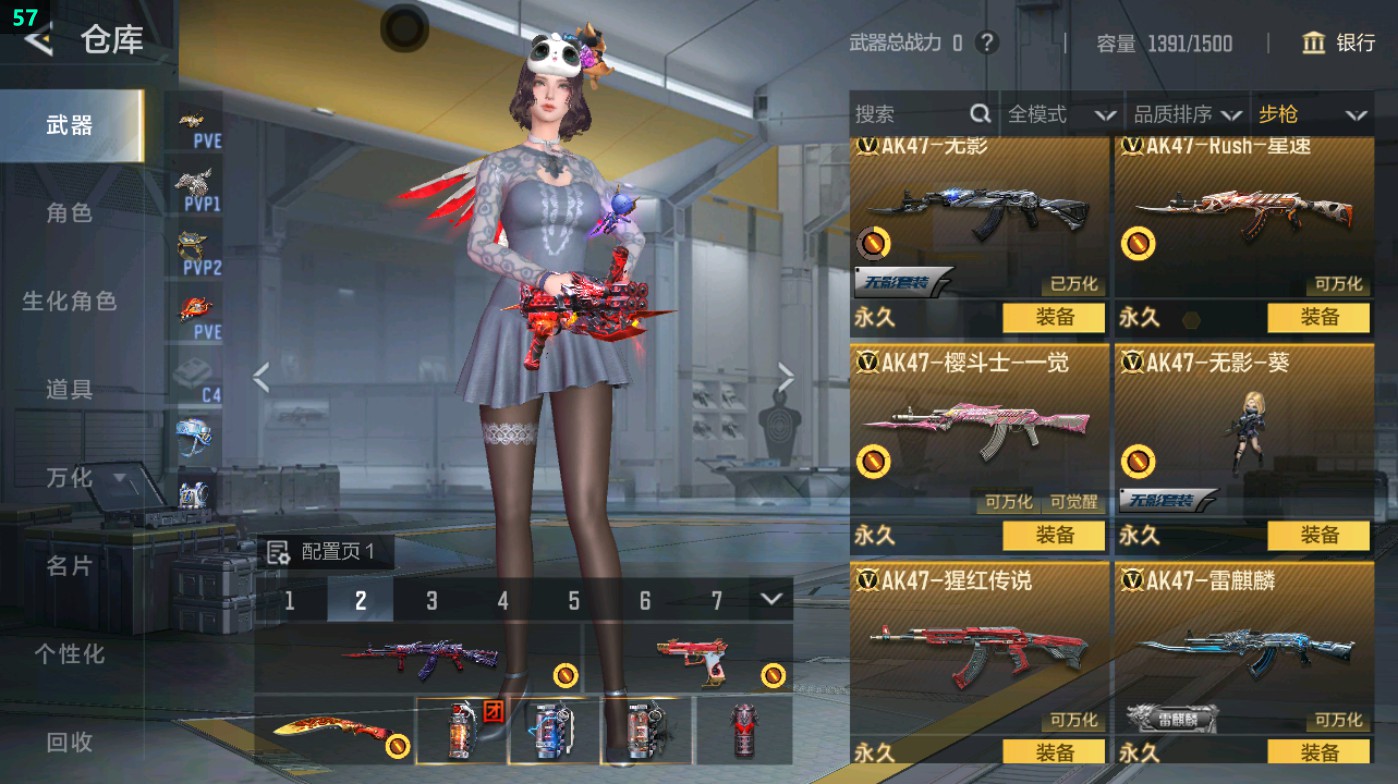Equip the AK47-Rush-星速 rifle
Screen dimensions: 1398x784
1318,318
